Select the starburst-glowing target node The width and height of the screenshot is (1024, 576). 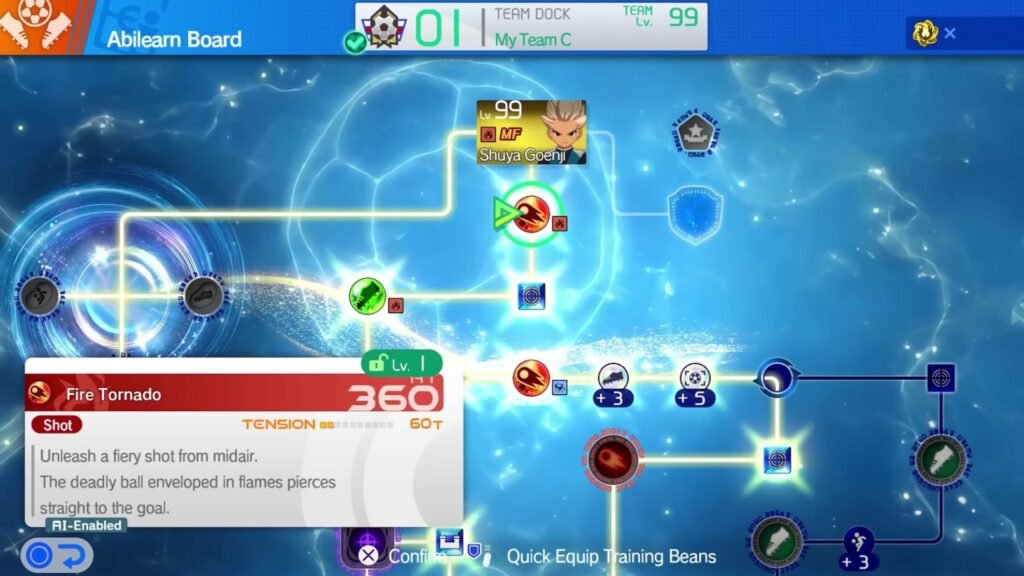point(777,460)
